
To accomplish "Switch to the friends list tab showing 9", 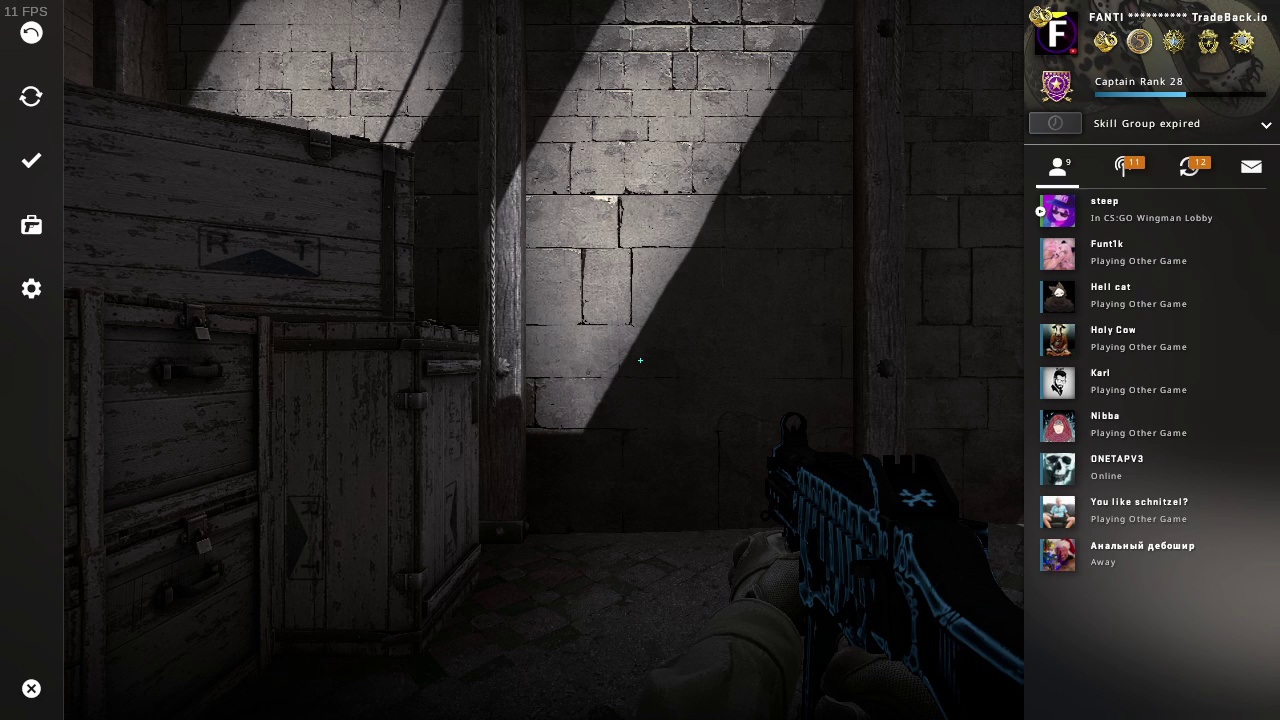I will (1058, 167).
